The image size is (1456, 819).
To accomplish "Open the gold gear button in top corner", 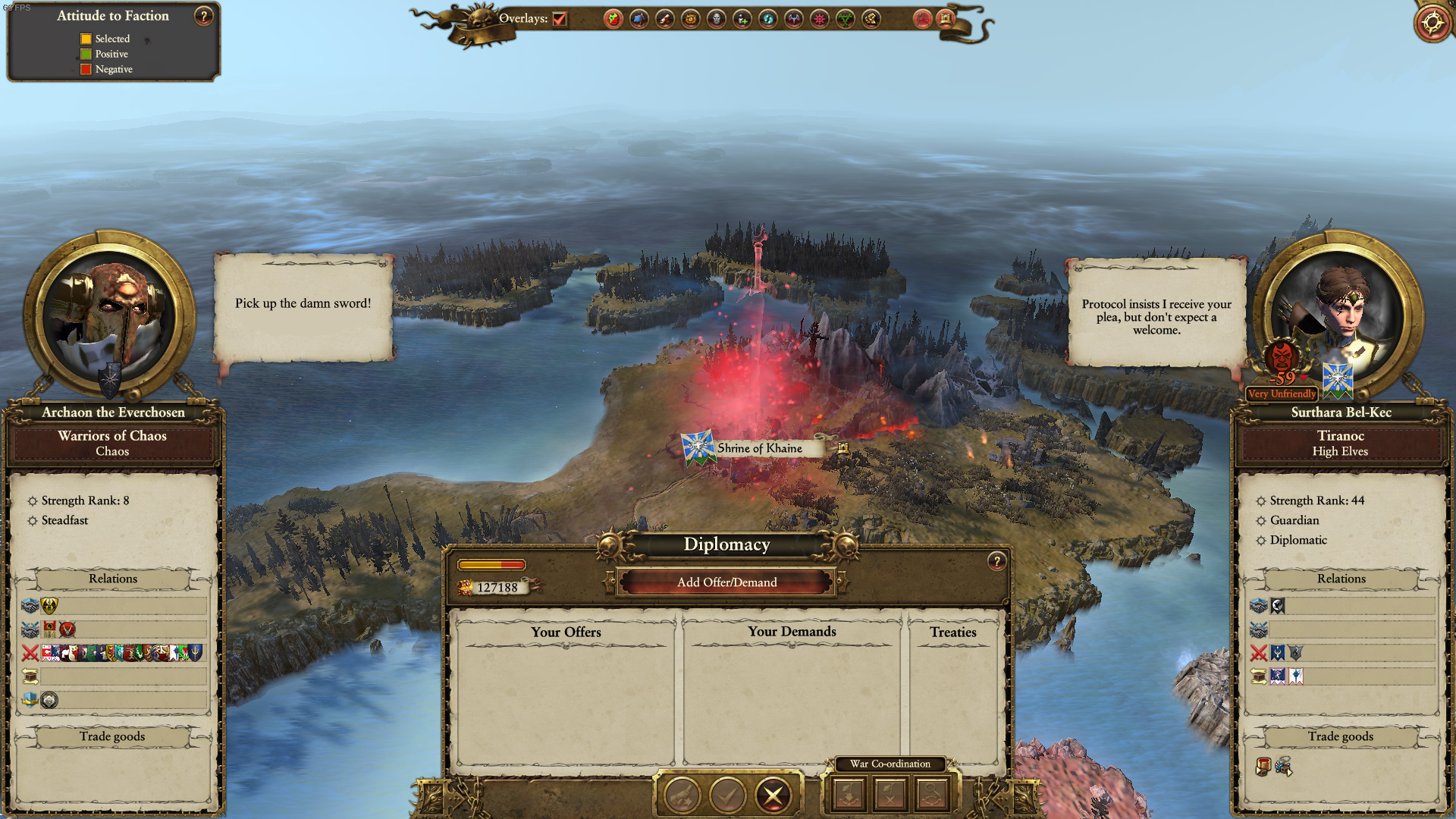I will 1432,22.
